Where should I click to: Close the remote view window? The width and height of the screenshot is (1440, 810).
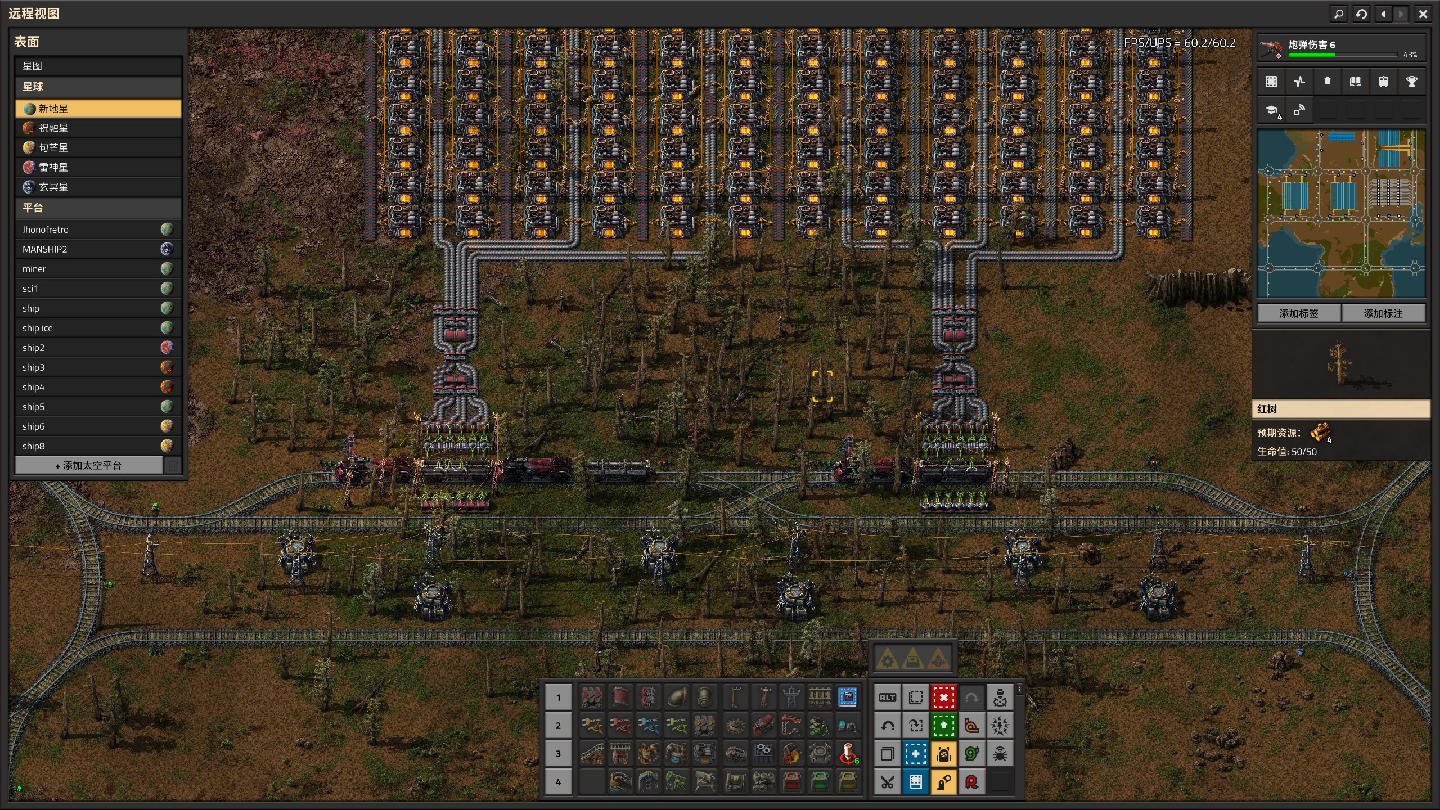[1423, 14]
